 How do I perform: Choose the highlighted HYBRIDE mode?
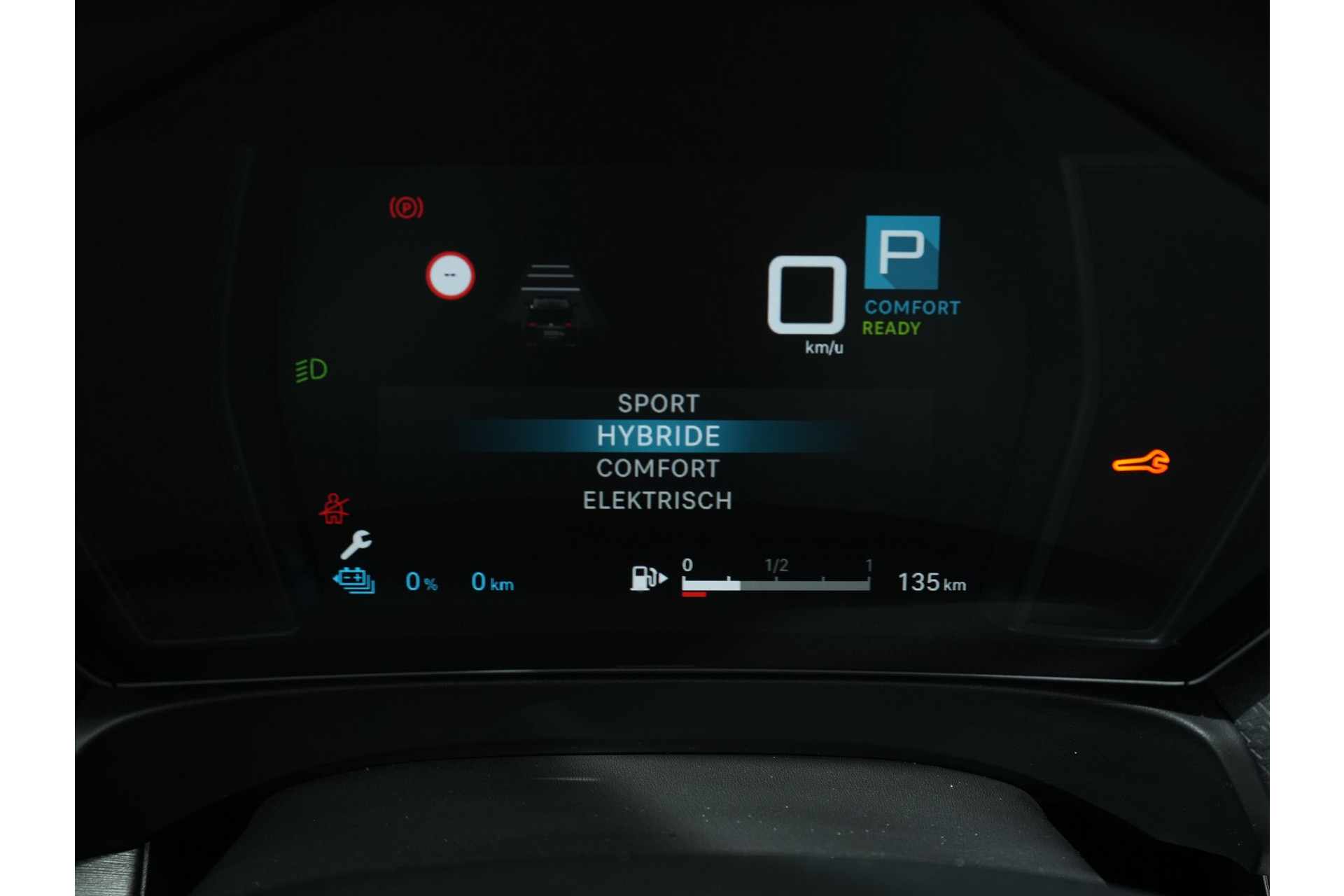[658, 436]
